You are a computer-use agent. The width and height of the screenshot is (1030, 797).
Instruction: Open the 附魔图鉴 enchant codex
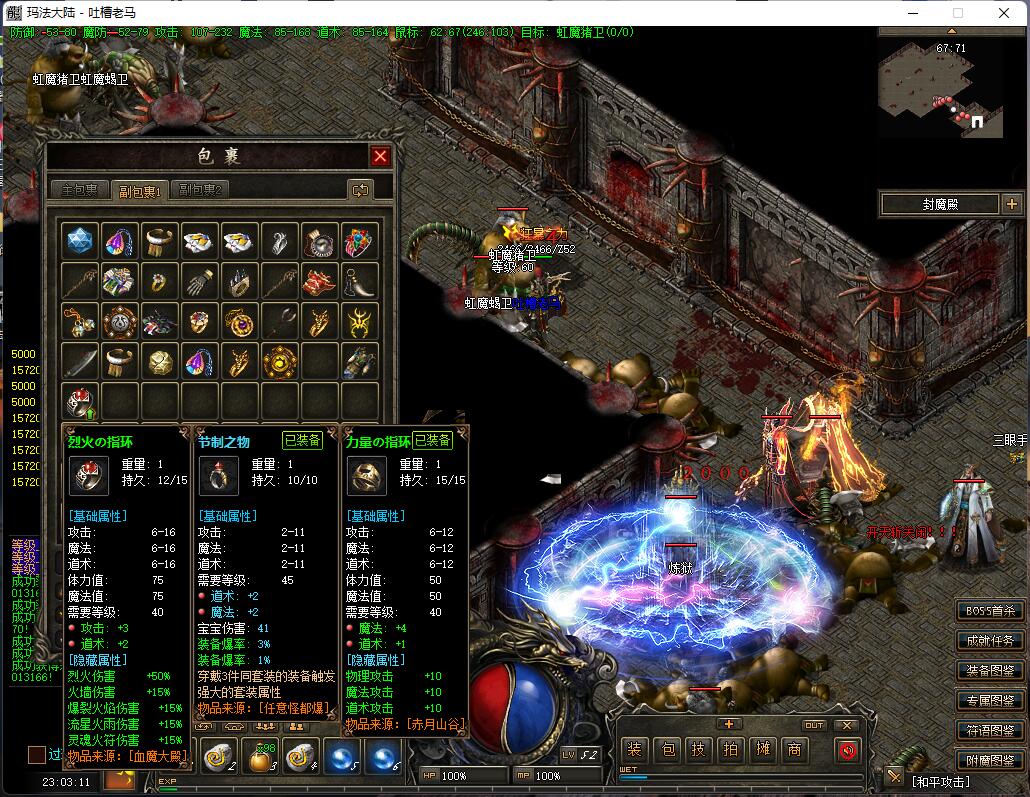point(990,761)
